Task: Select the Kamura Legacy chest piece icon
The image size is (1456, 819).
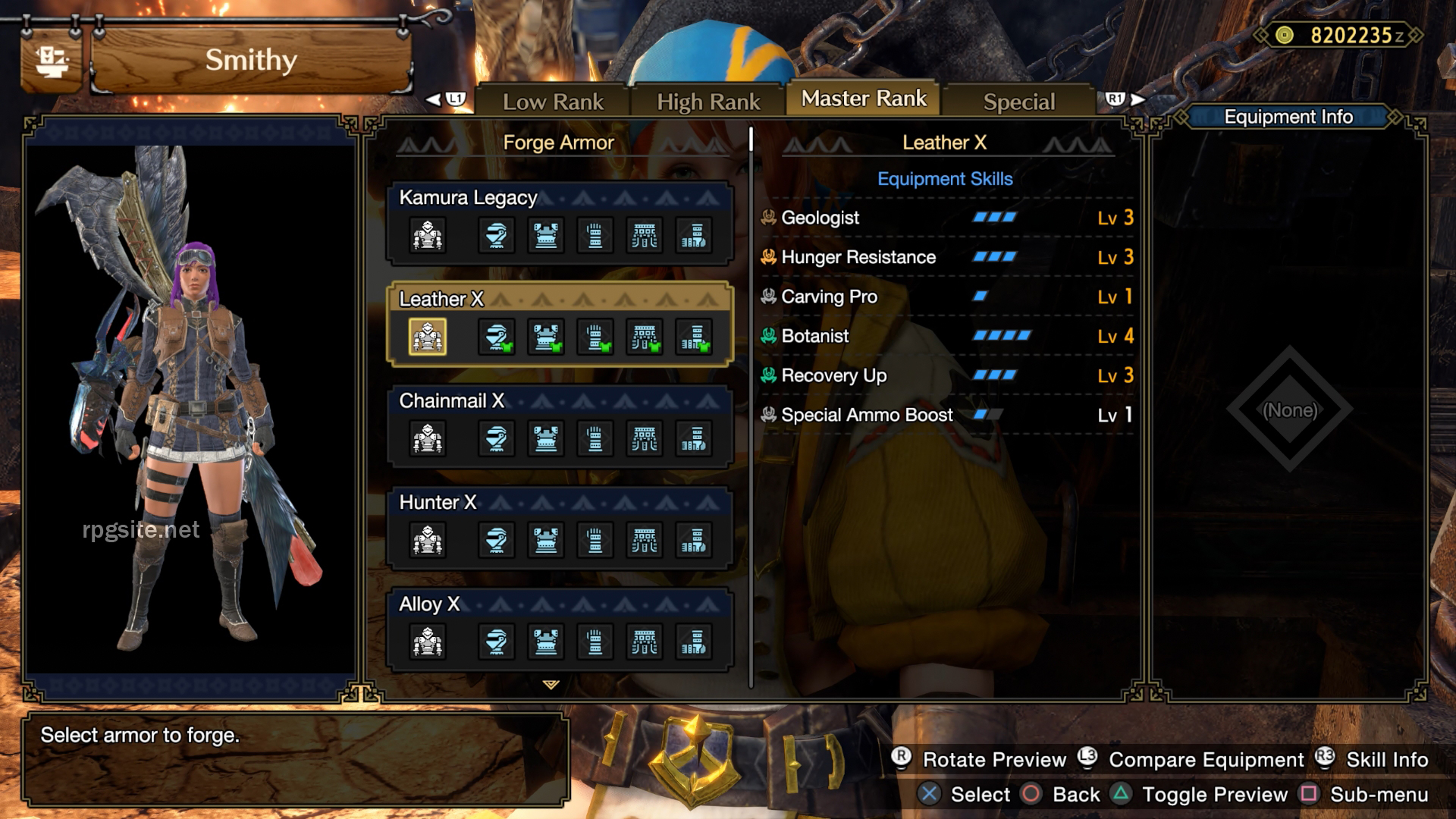Action: click(x=546, y=235)
